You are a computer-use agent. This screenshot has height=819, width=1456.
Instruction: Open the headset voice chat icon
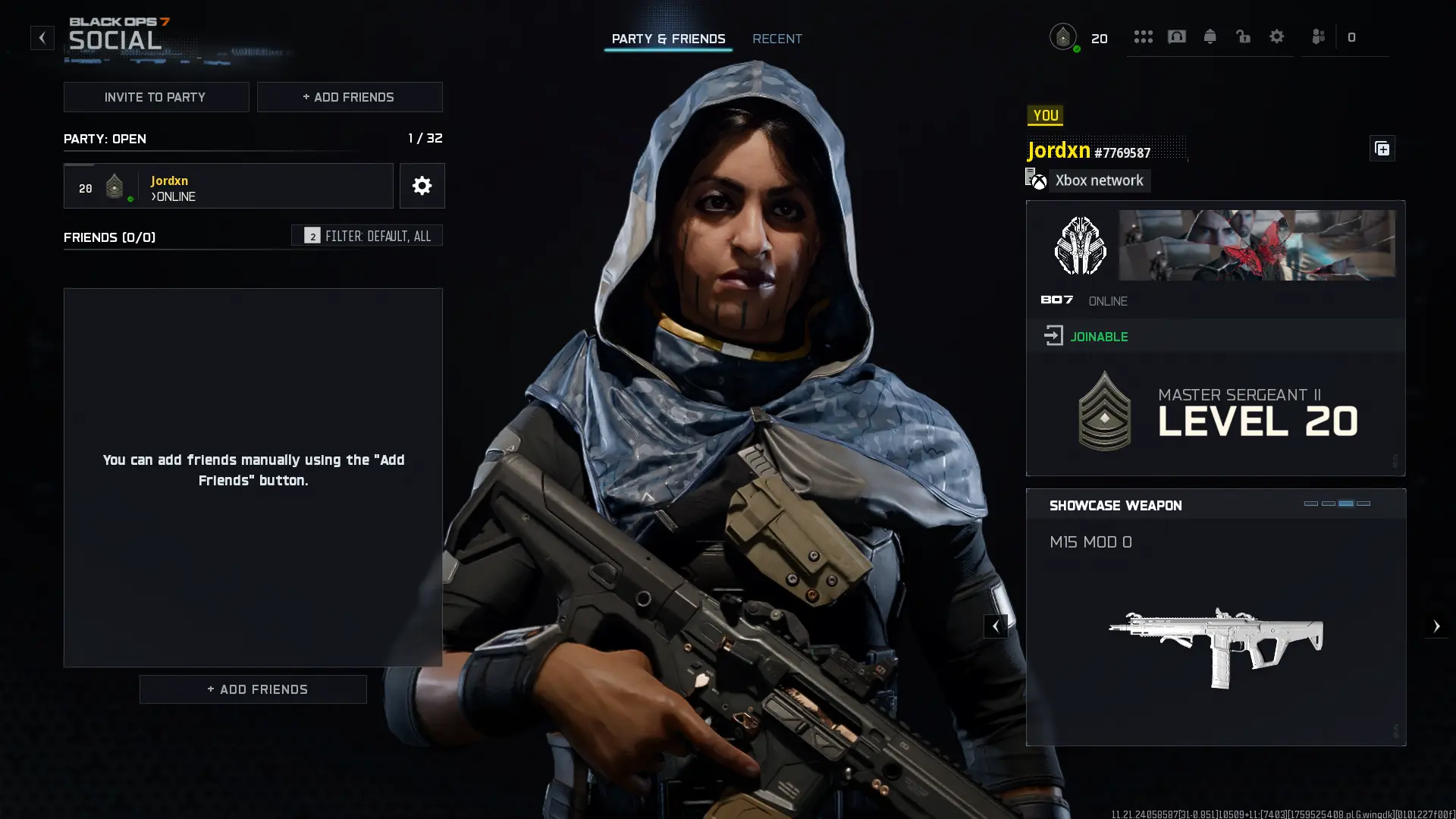click(x=1176, y=36)
